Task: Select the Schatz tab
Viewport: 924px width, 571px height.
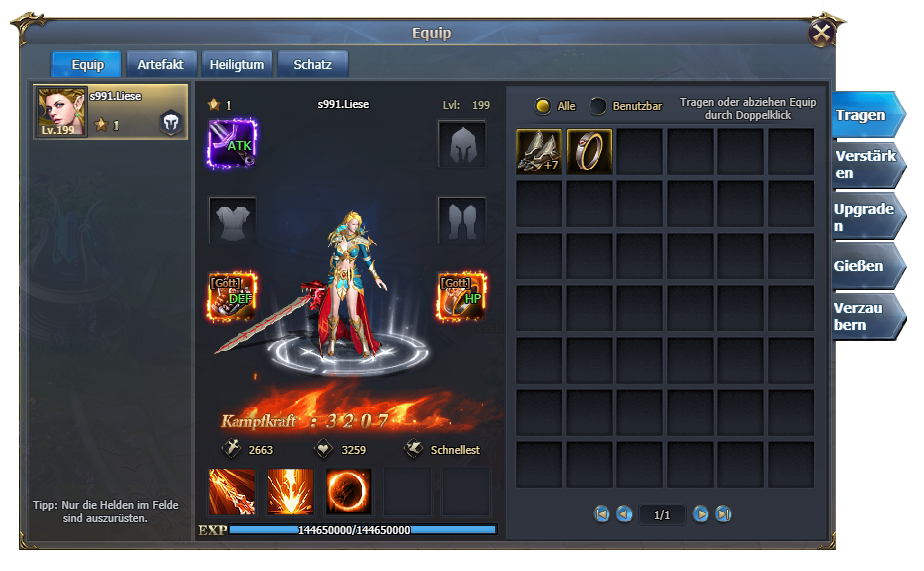Action: pyautogui.click(x=312, y=65)
